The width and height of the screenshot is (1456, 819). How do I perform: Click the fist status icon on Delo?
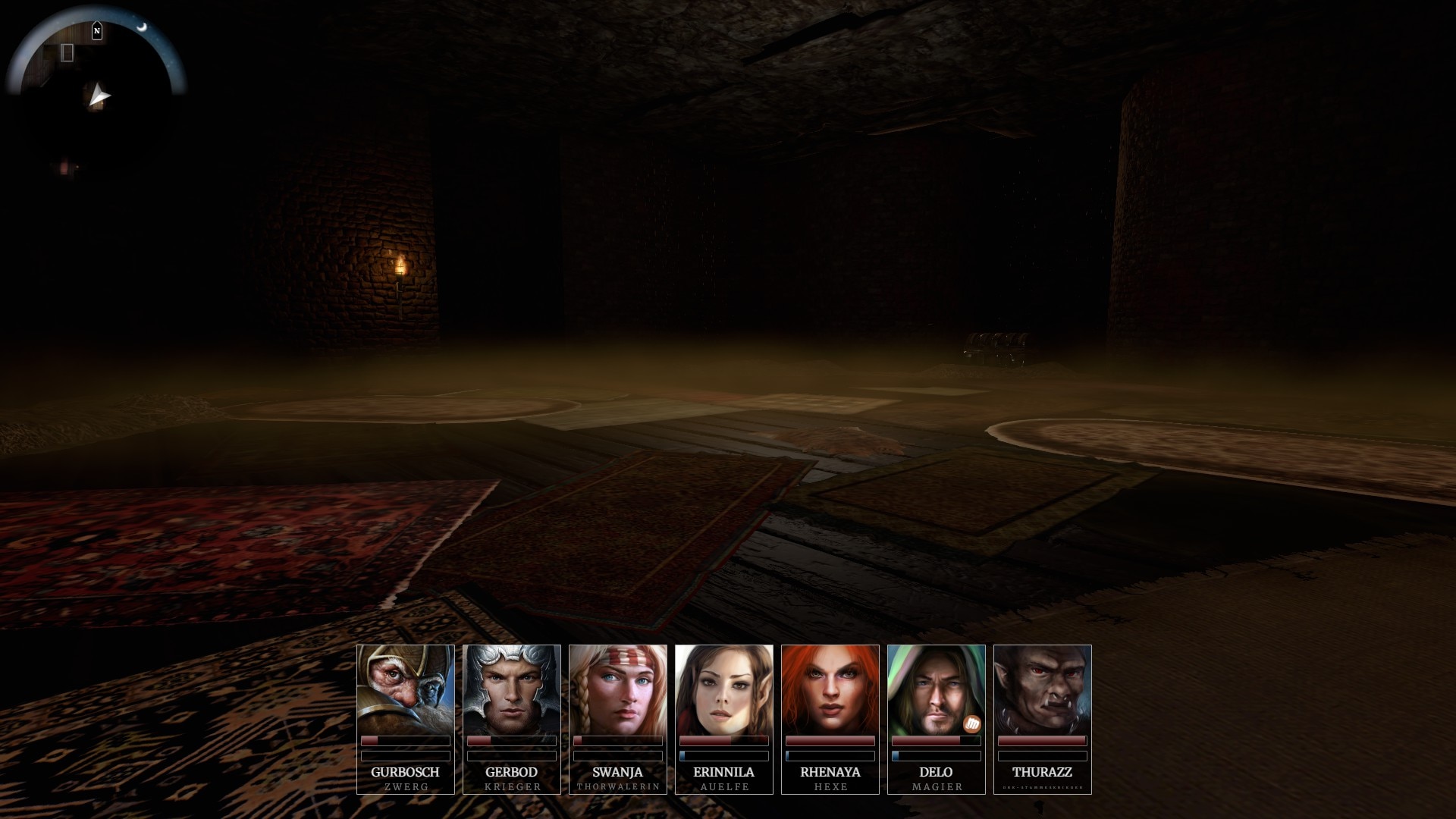tap(972, 724)
